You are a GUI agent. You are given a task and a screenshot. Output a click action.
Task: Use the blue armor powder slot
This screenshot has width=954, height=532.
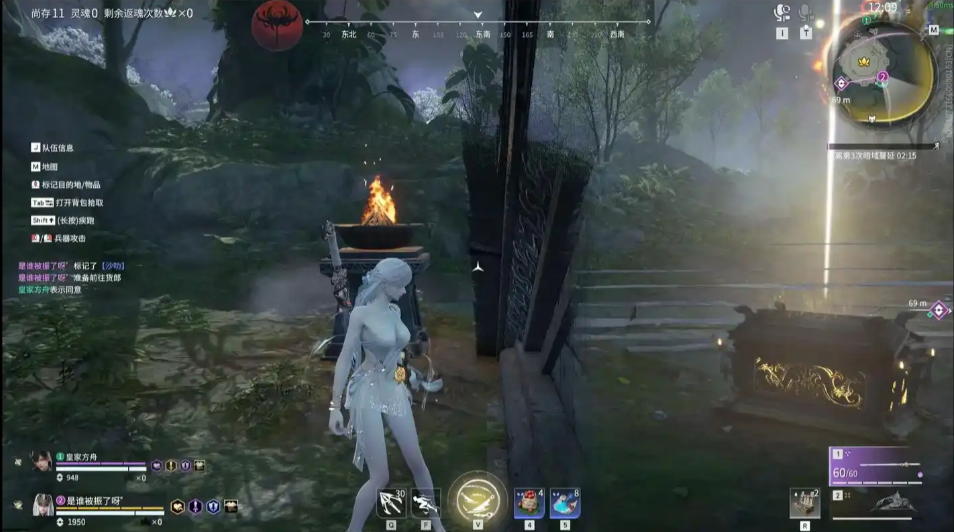pyautogui.click(x=565, y=503)
